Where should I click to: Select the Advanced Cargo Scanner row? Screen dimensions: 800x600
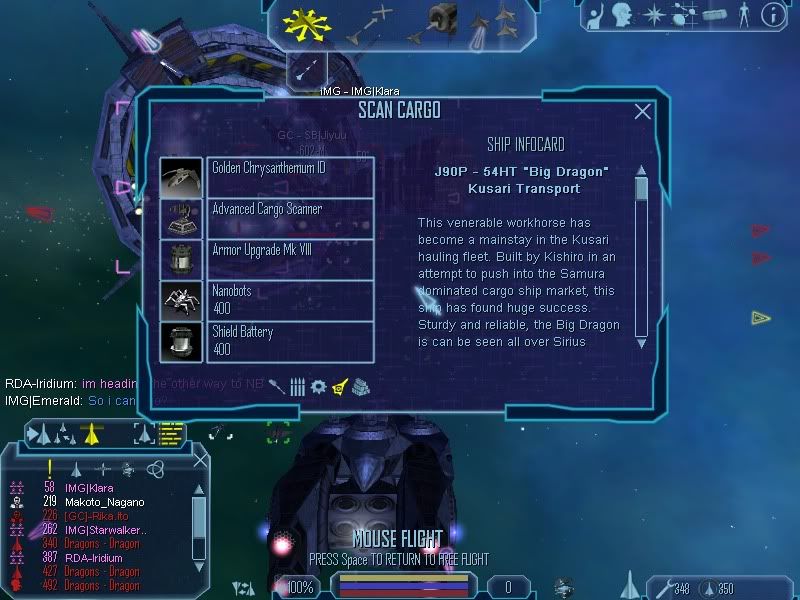pyautogui.click(x=290, y=218)
